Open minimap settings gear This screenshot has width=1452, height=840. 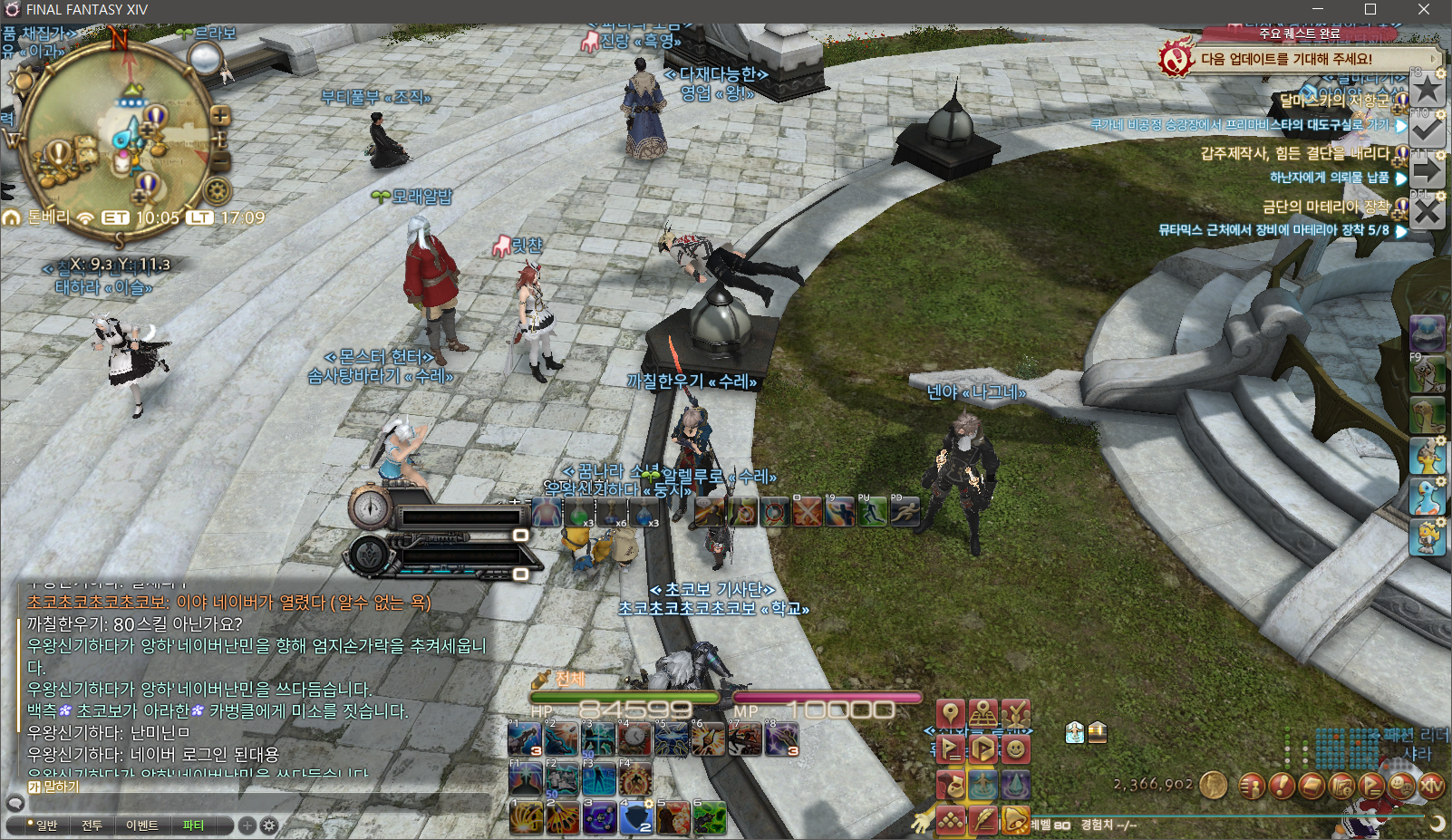tap(217, 190)
